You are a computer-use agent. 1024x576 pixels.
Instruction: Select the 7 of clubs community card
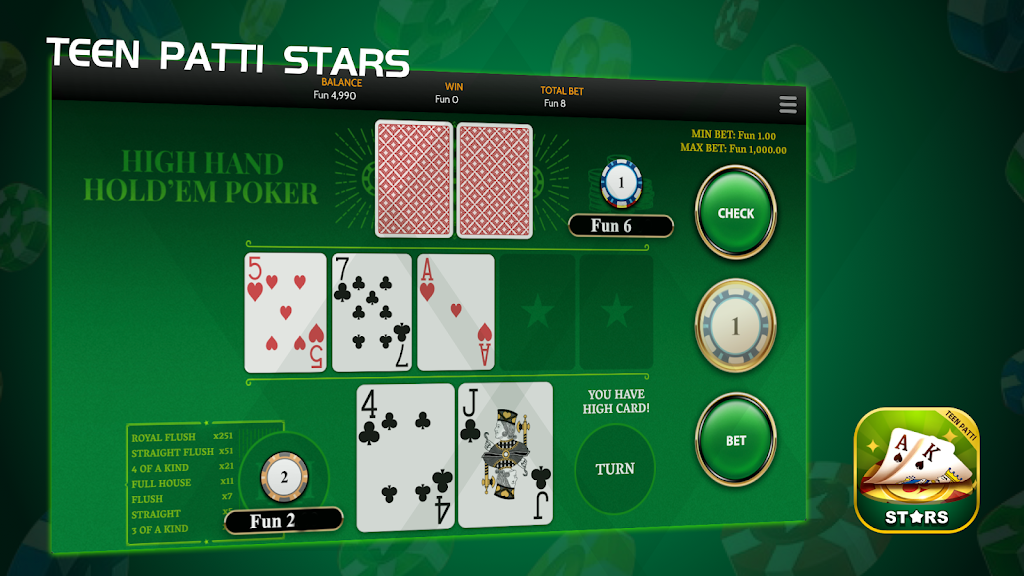371,312
